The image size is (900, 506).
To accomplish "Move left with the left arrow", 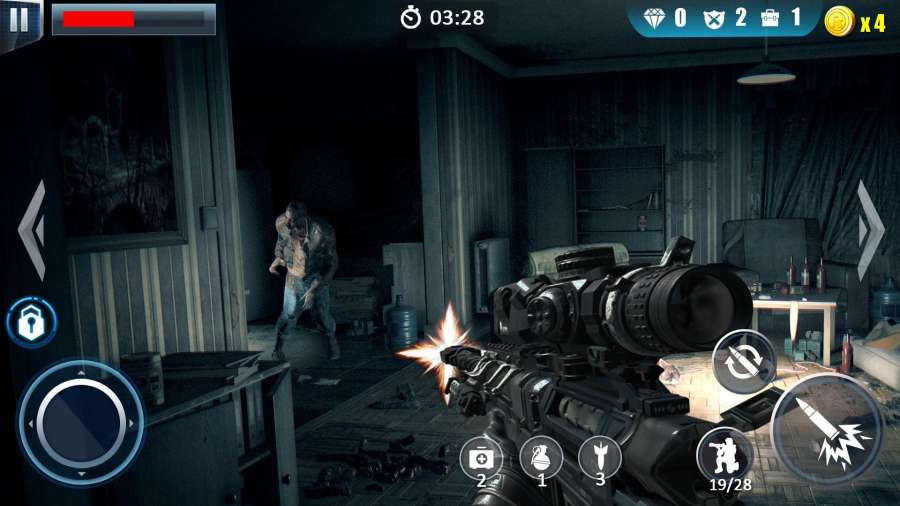I will [32, 230].
